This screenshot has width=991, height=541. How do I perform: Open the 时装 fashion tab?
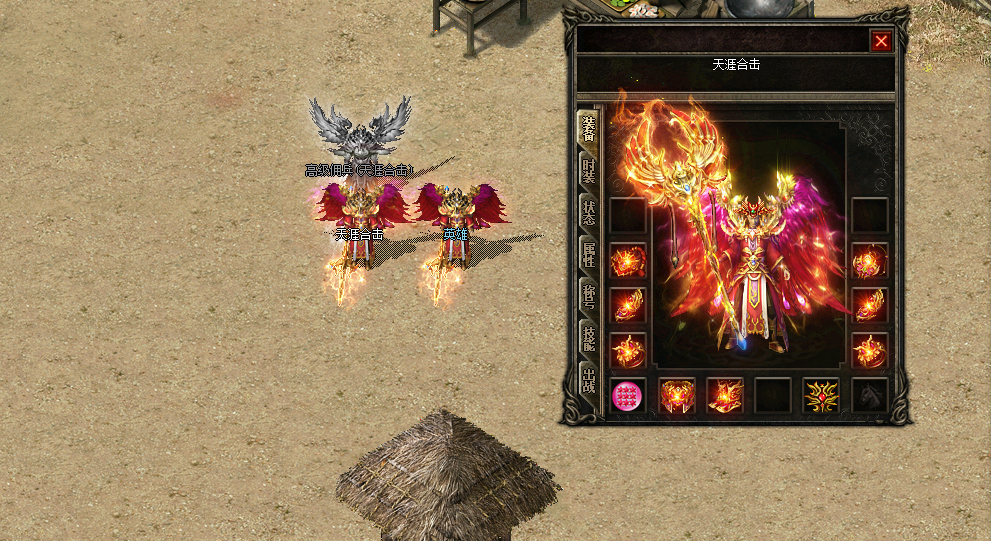click(588, 170)
